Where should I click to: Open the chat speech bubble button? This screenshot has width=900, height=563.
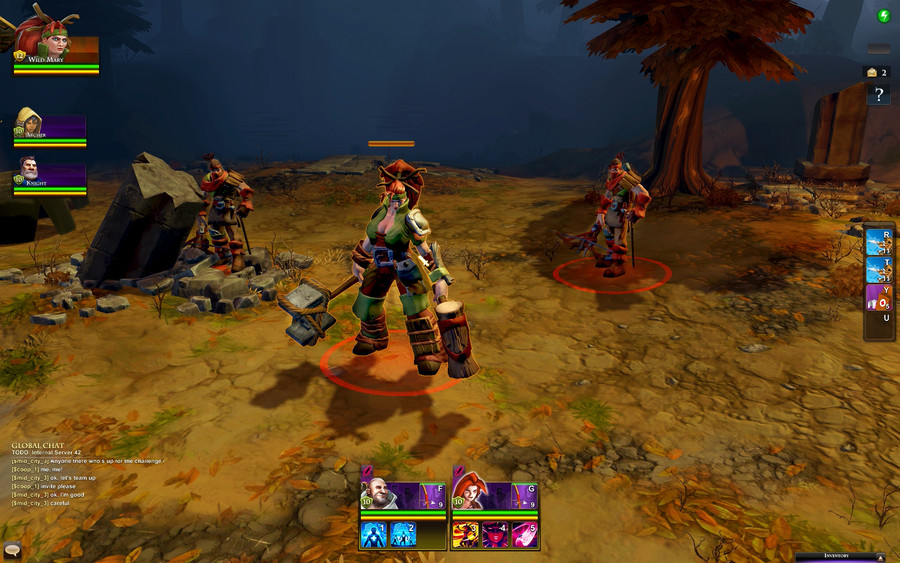click(x=13, y=550)
